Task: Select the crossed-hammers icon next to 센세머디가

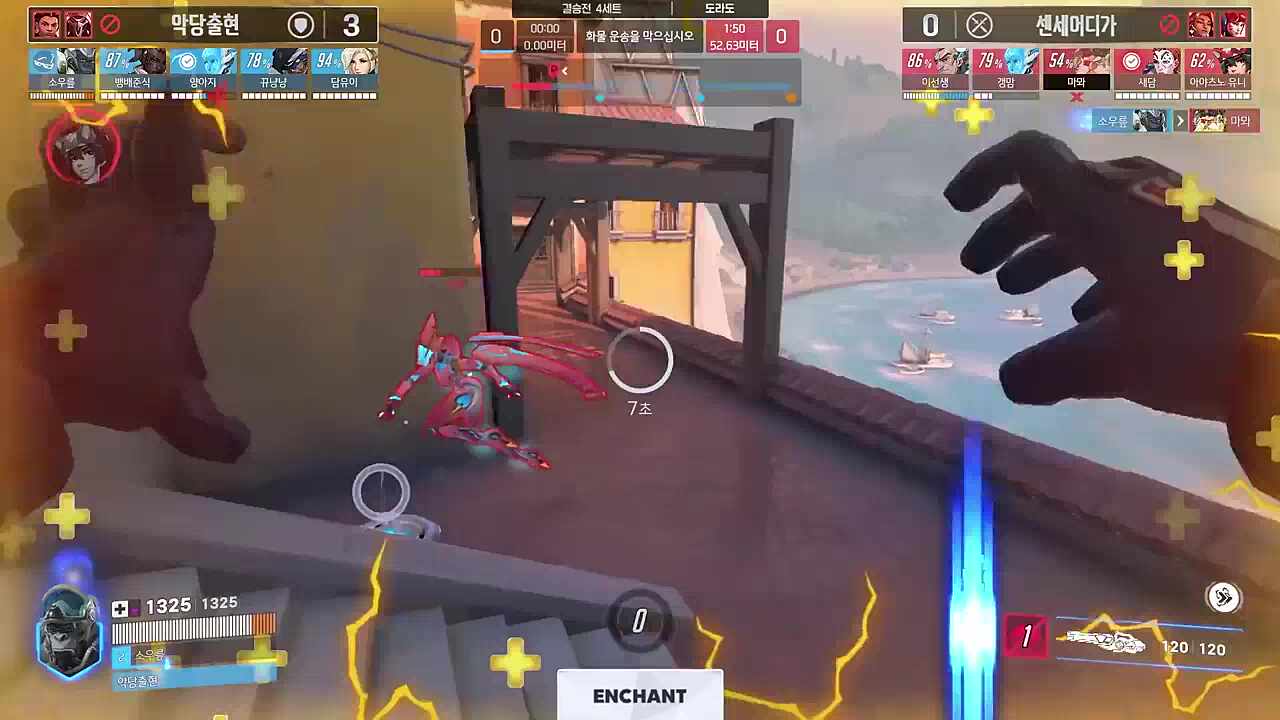Action: (978, 25)
